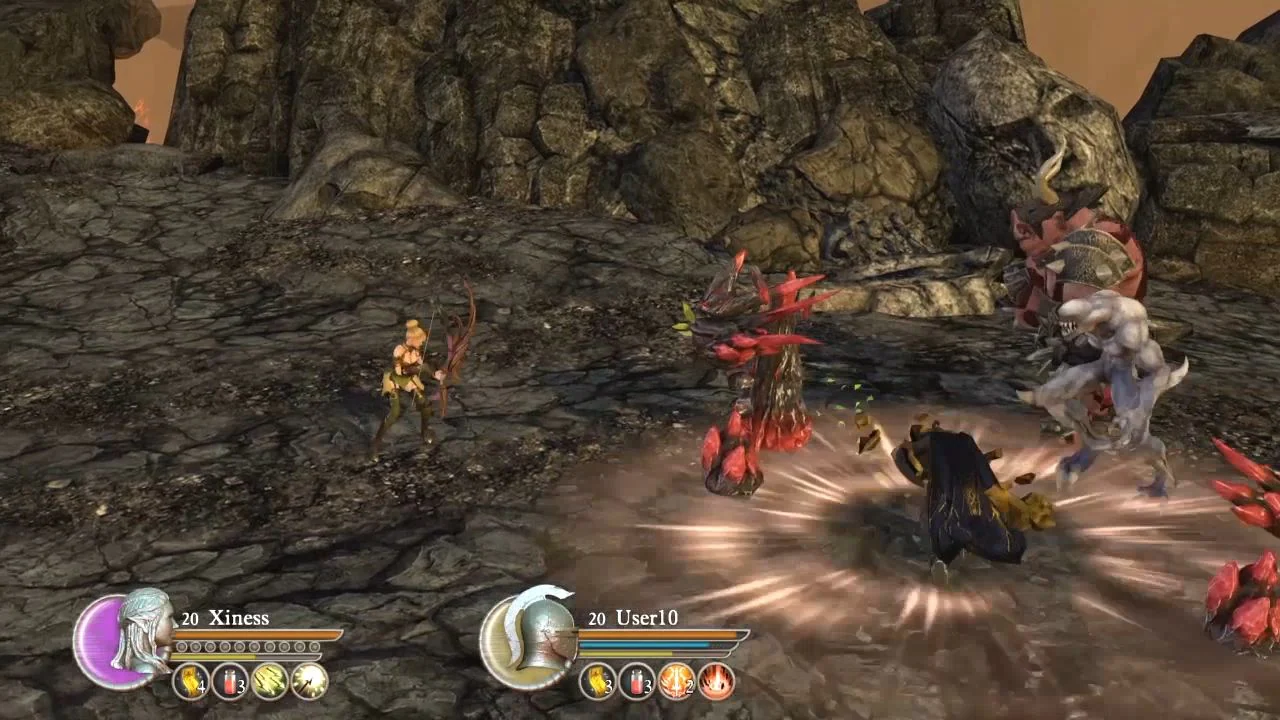Activate User10's orange blade skill
Image resolution: width=1280 pixels, height=720 pixels.
(675, 682)
